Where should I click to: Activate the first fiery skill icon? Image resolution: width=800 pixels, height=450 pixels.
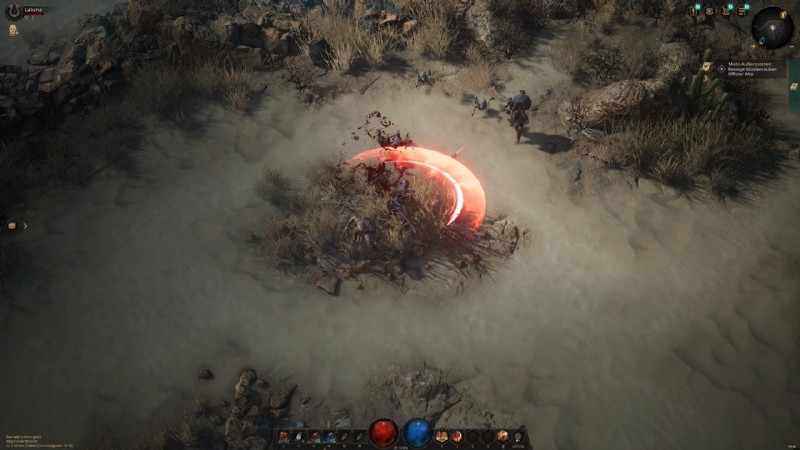tap(442, 436)
